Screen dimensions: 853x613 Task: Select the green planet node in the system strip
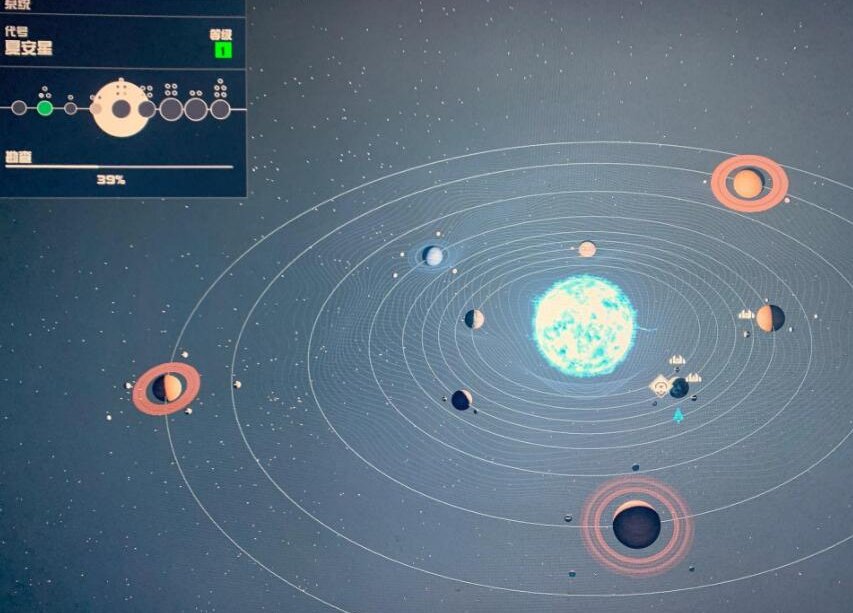[45, 108]
